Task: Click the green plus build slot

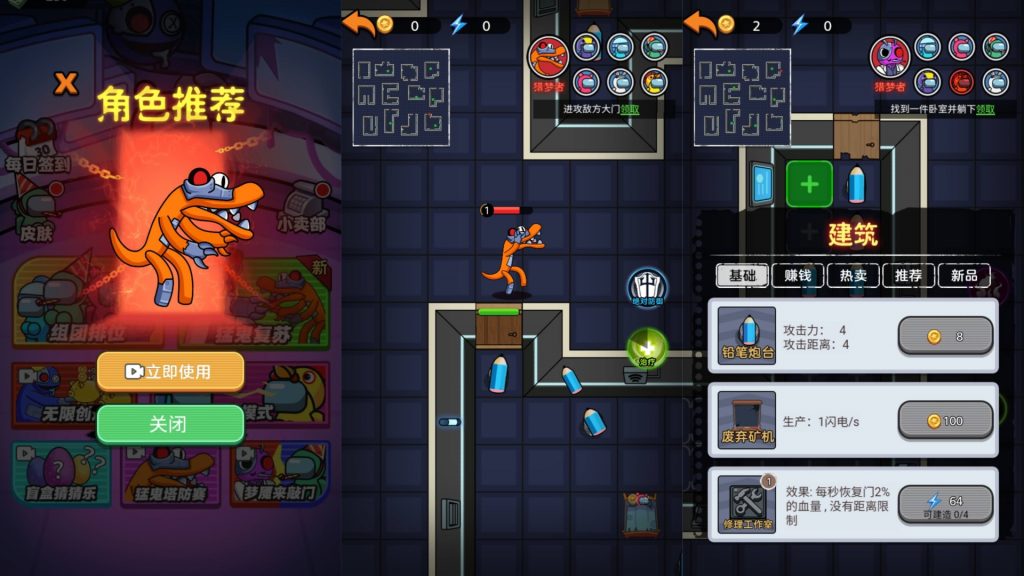Action: [809, 184]
